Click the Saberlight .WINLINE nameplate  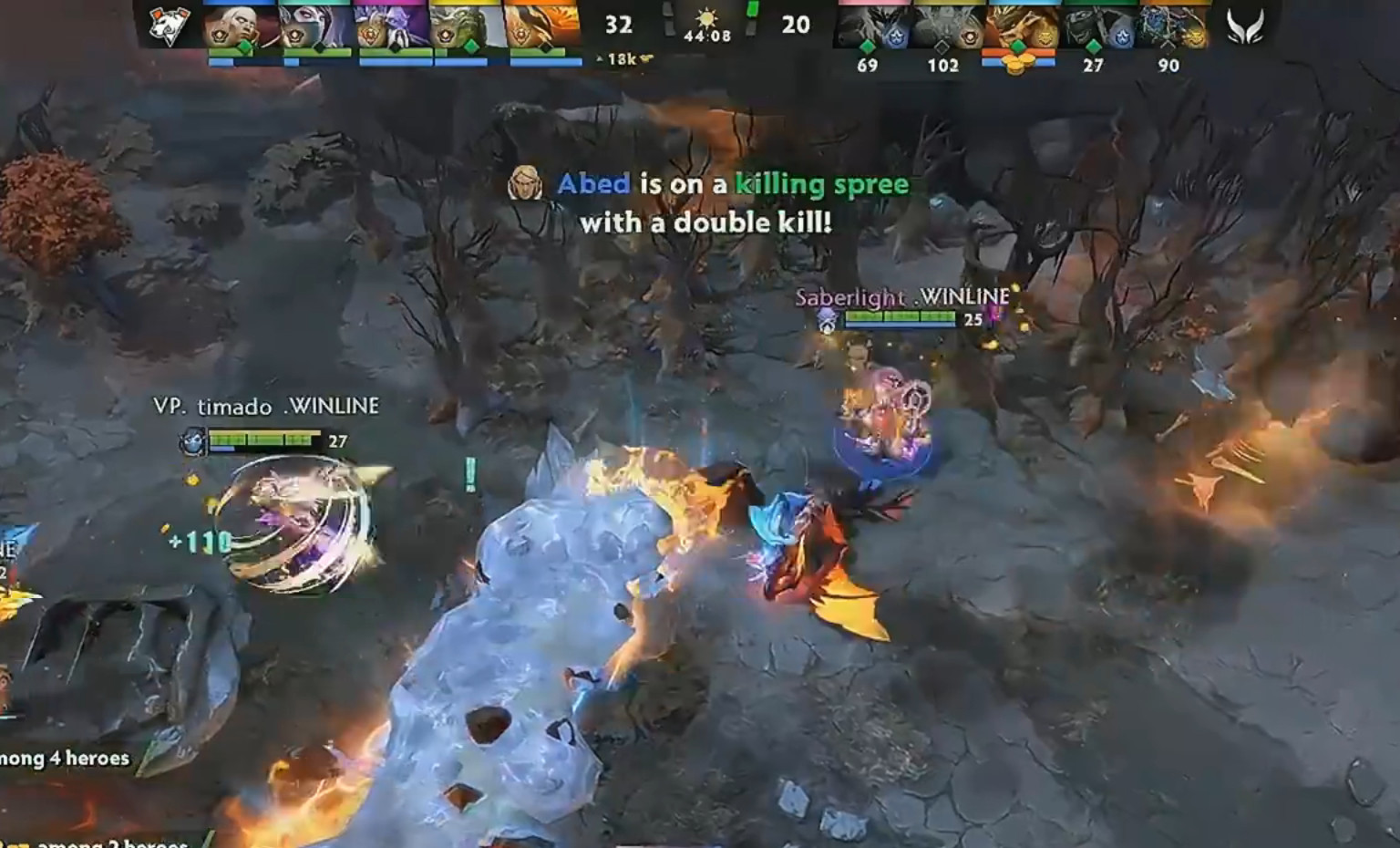coord(901,297)
